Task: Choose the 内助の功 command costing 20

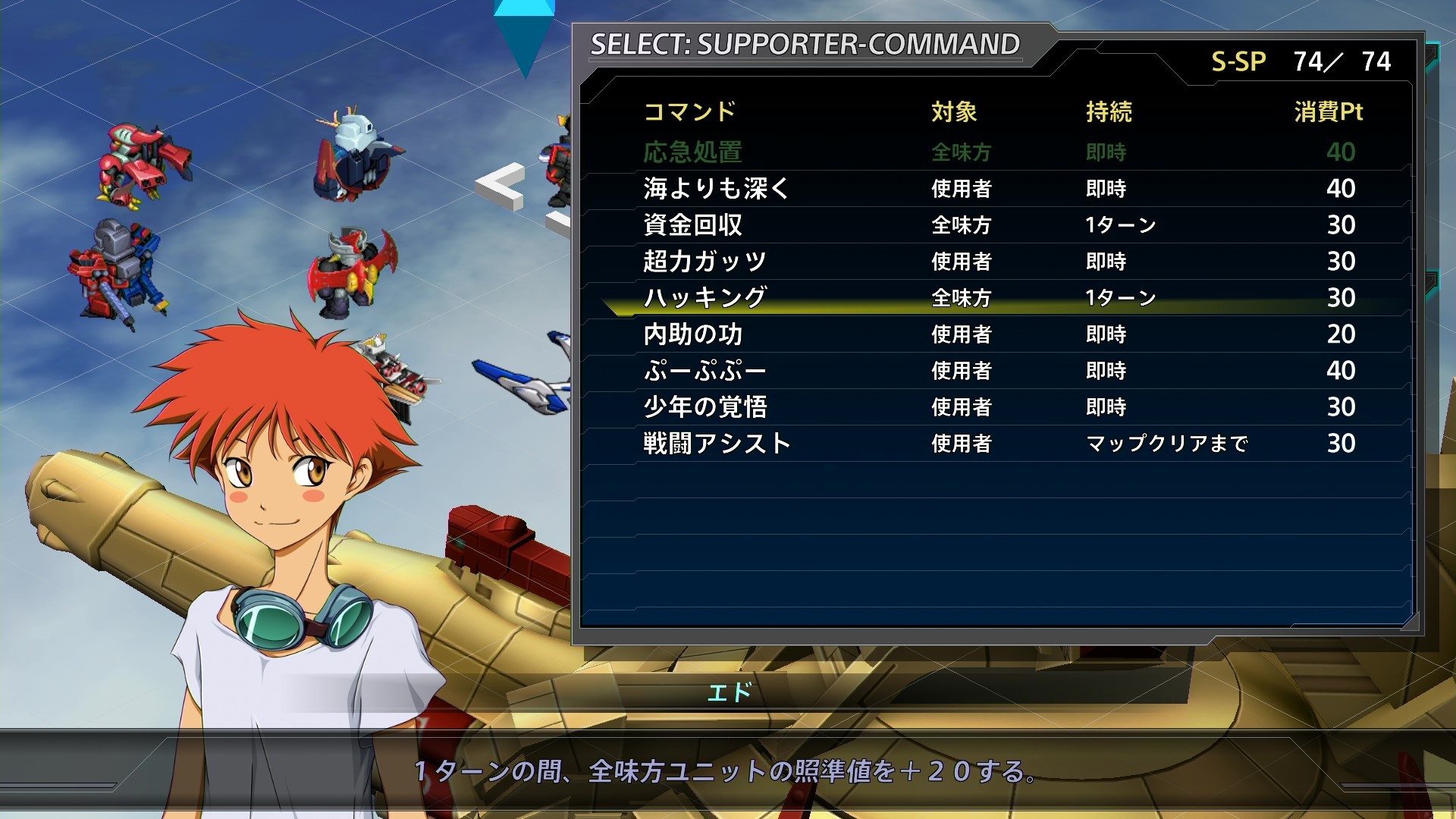Action: tap(692, 334)
